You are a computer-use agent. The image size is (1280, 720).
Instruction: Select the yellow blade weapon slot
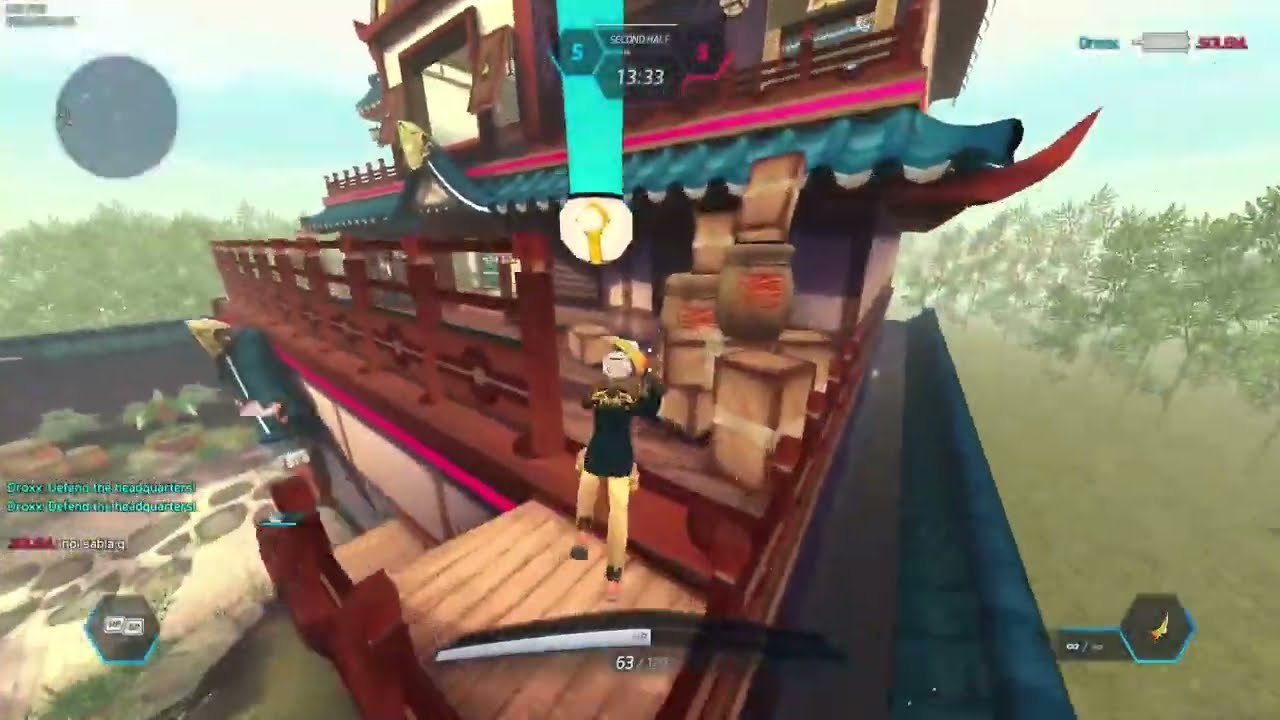click(x=1157, y=629)
